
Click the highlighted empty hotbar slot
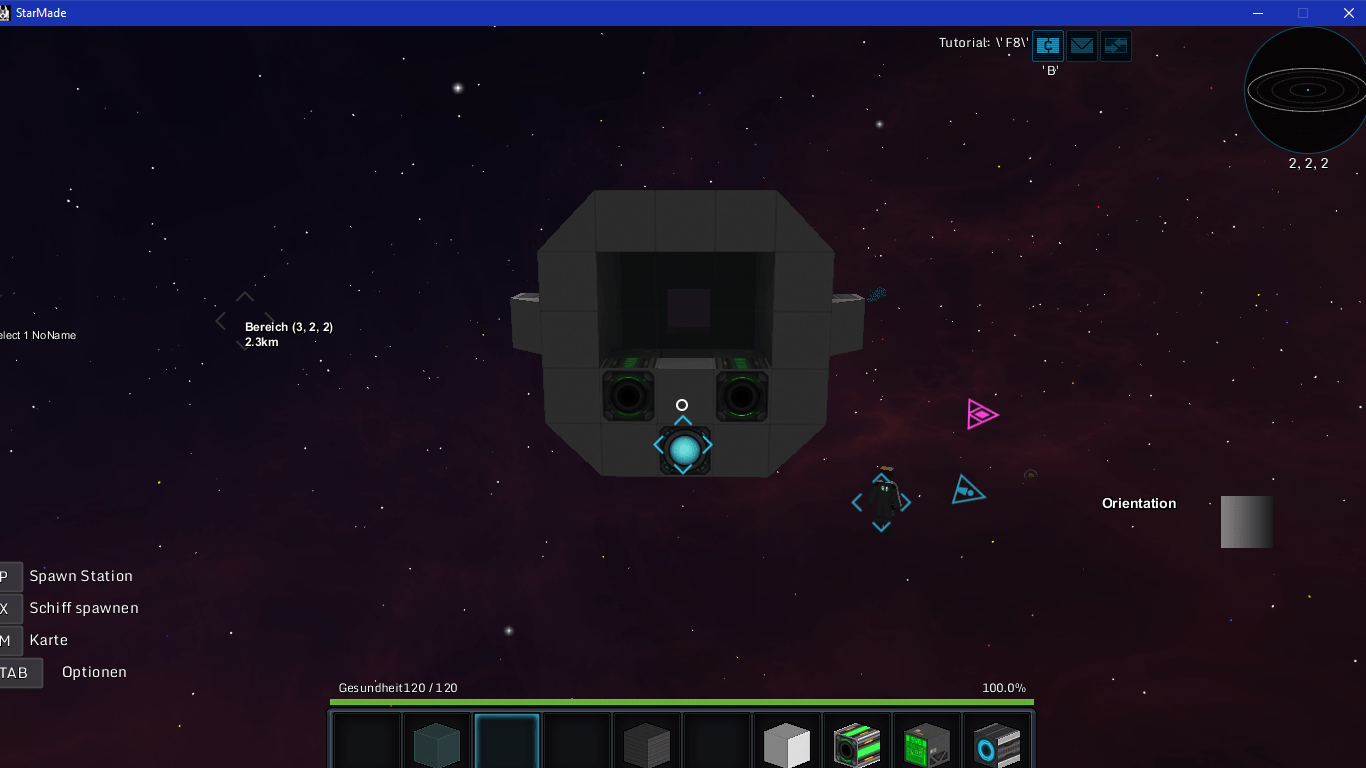click(507, 742)
